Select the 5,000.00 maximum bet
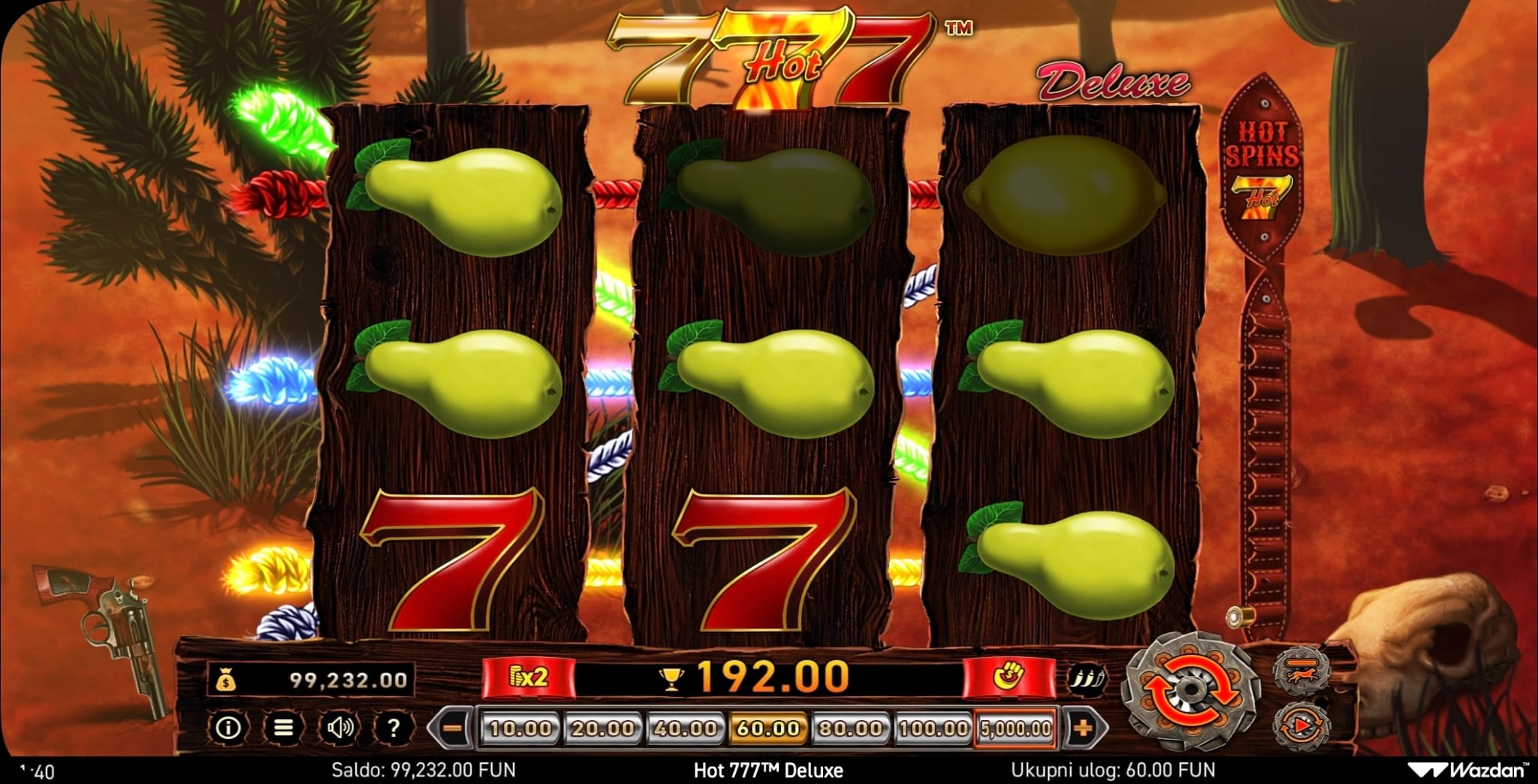 1016,728
